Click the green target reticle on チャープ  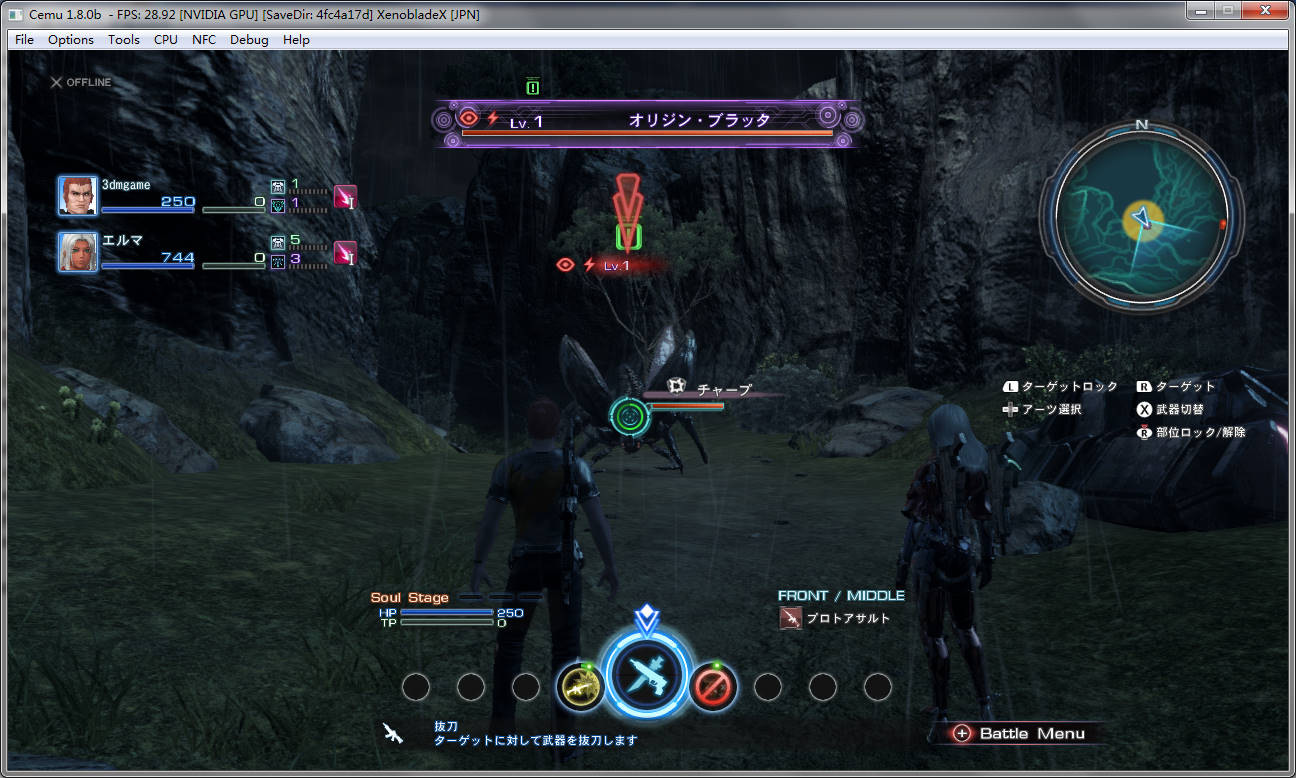click(x=629, y=414)
